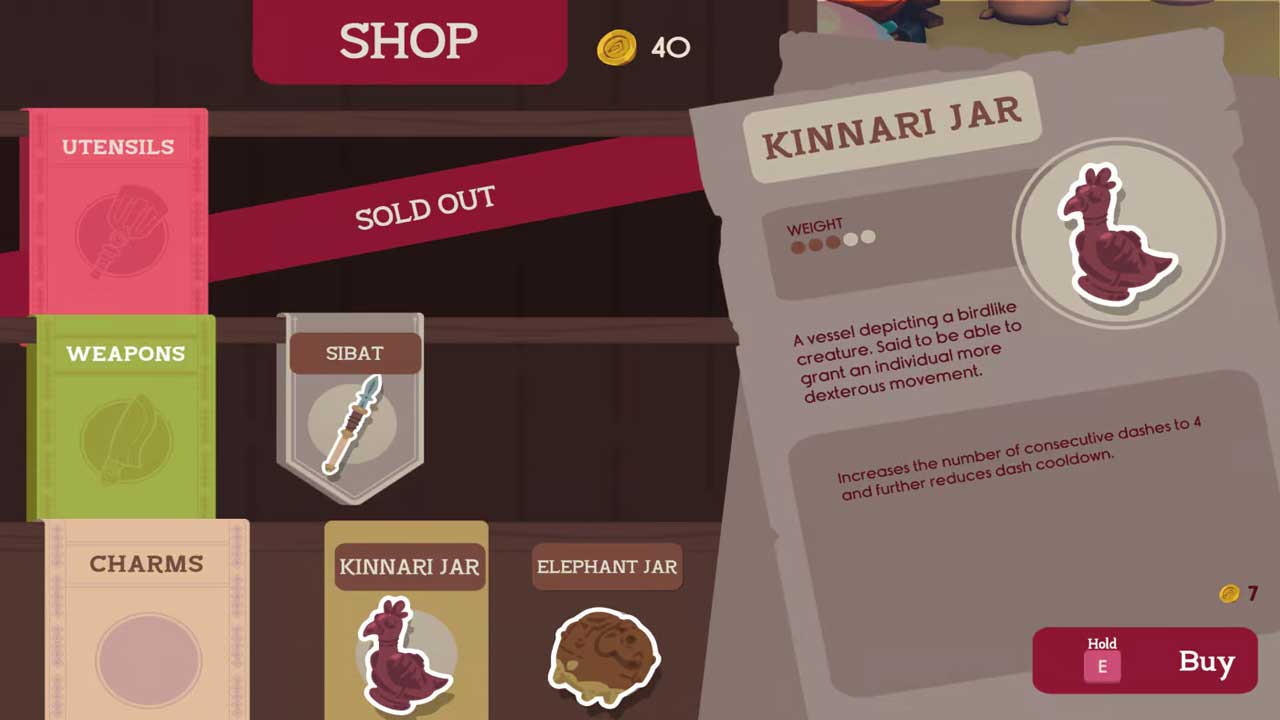Screen dimensions: 1280x720
Task: Buy the Kinnari Jar
Action: click(1145, 661)
